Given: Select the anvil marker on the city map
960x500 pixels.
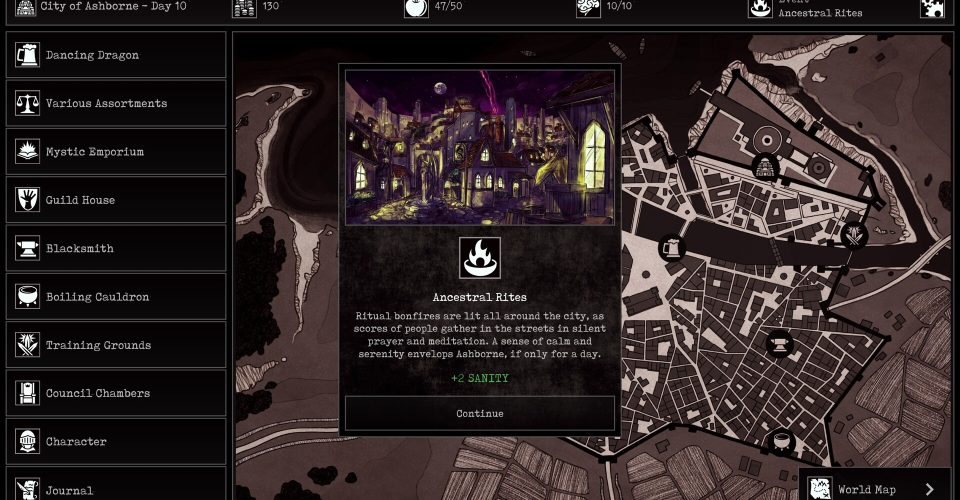Looking at the screenshot, I should click(x=779, y=345).
